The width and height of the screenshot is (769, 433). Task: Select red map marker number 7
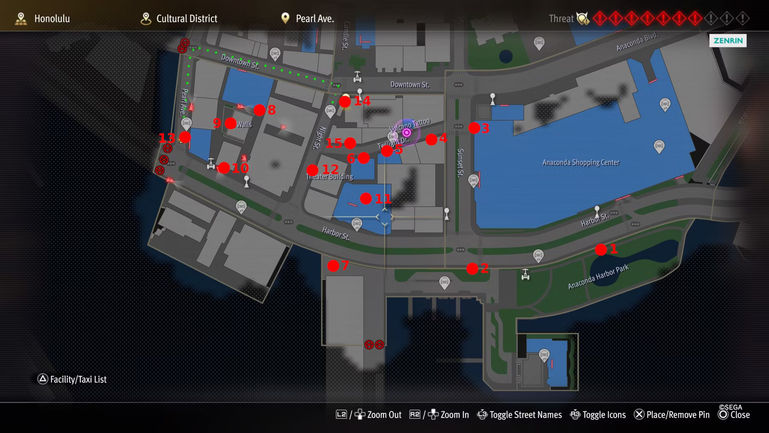pos(332,265)
